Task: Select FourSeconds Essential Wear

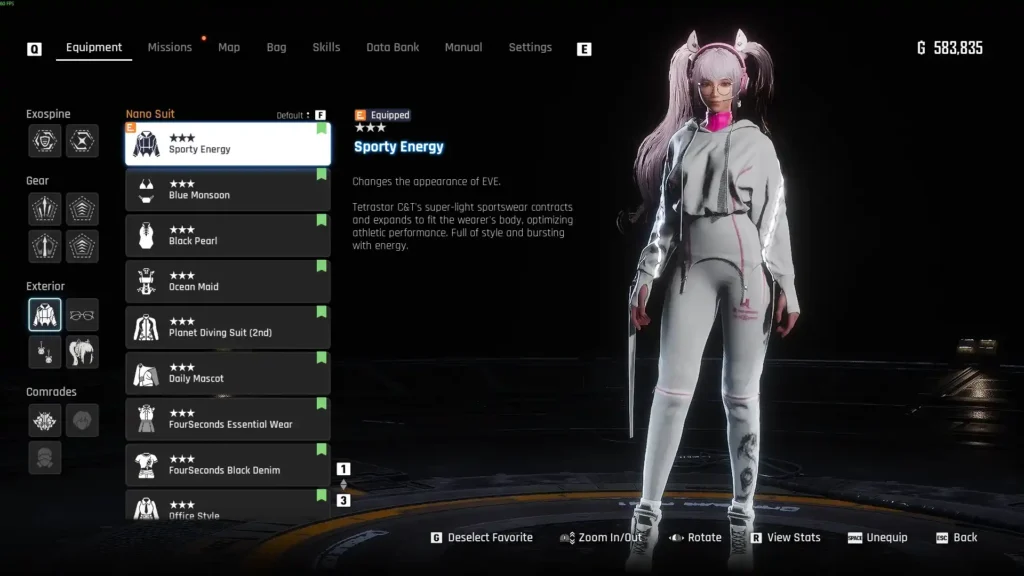Action: pos(228,420)
